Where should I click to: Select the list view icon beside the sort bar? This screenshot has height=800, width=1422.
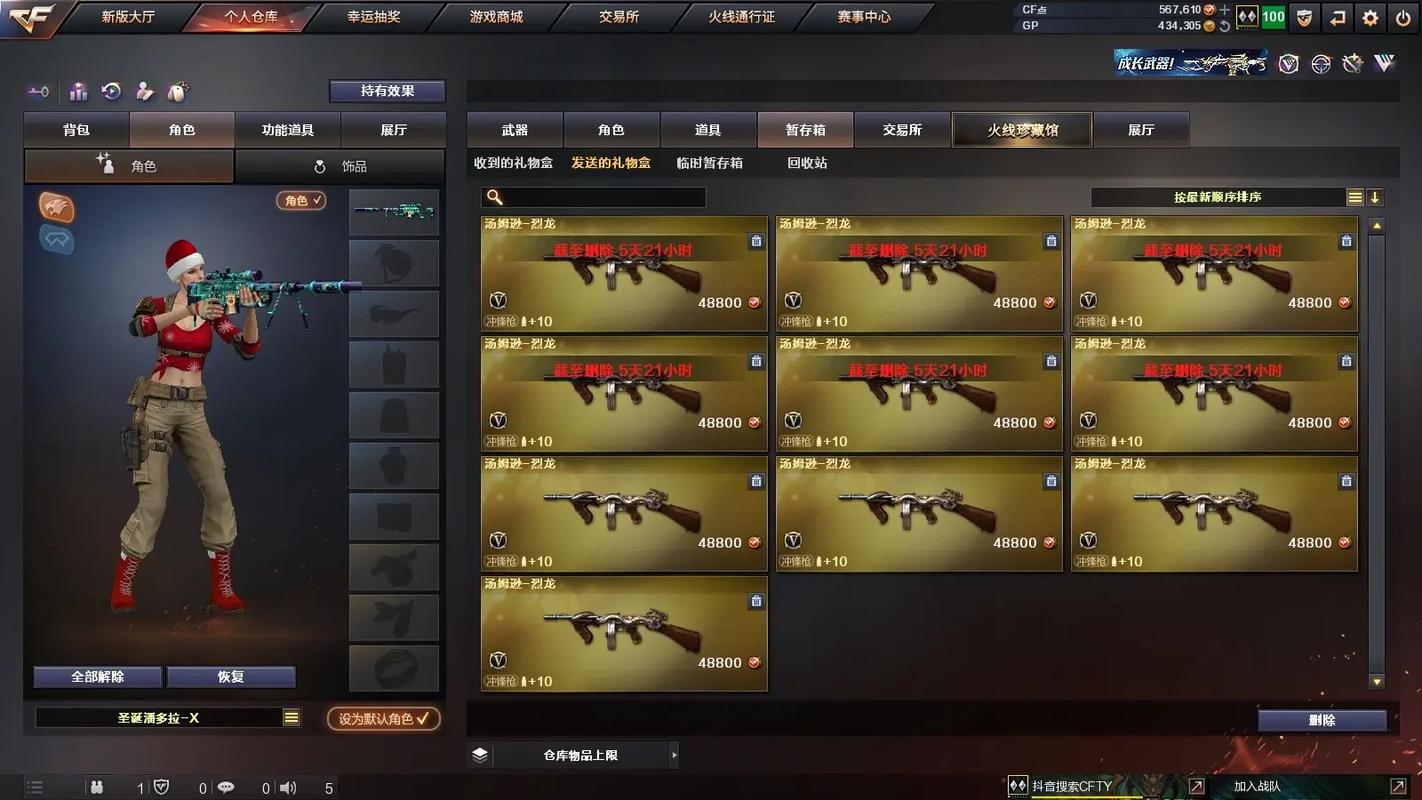coord(1355,197)
